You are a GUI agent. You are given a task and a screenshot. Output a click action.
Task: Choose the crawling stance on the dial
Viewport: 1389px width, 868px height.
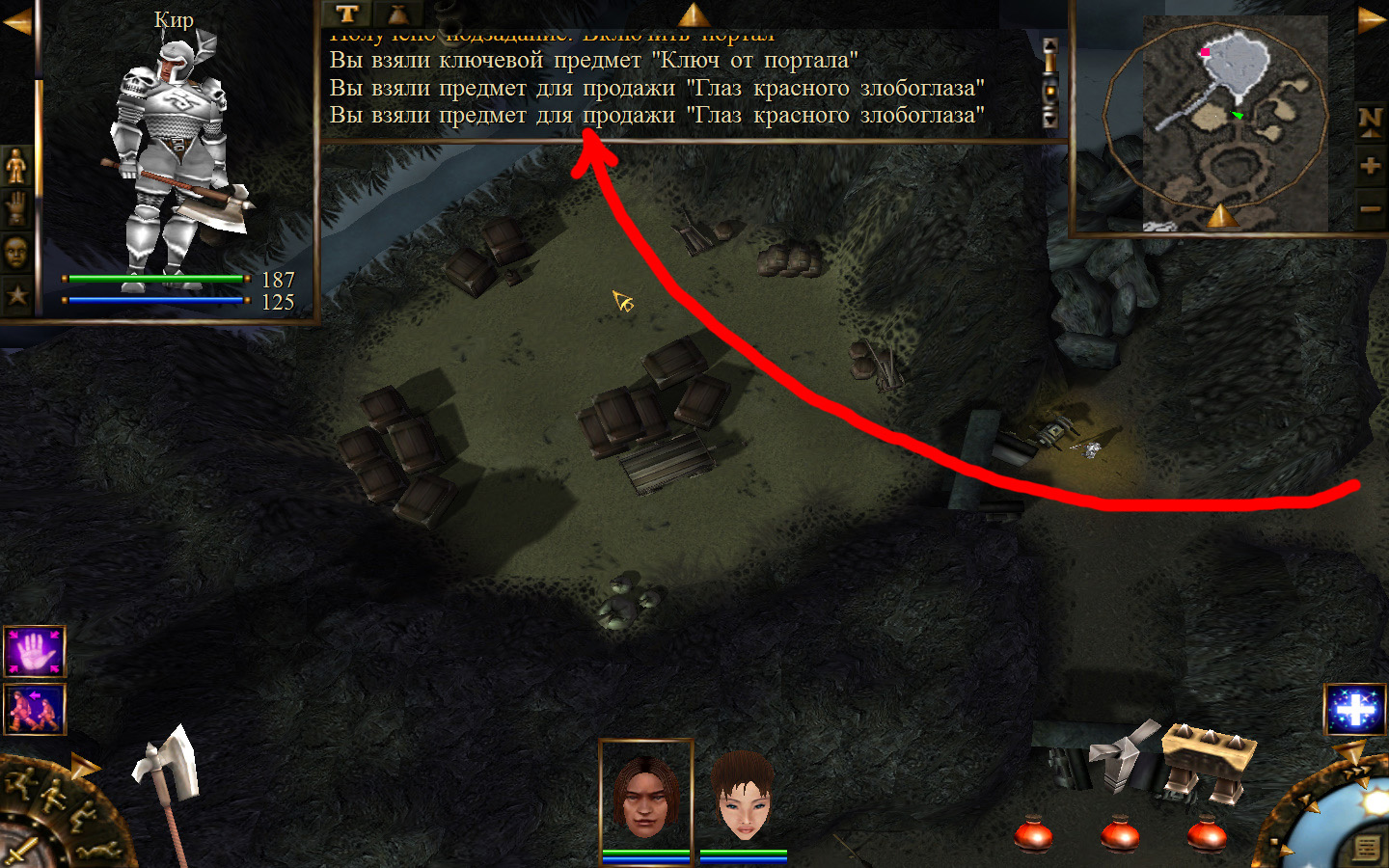[96, 851]
